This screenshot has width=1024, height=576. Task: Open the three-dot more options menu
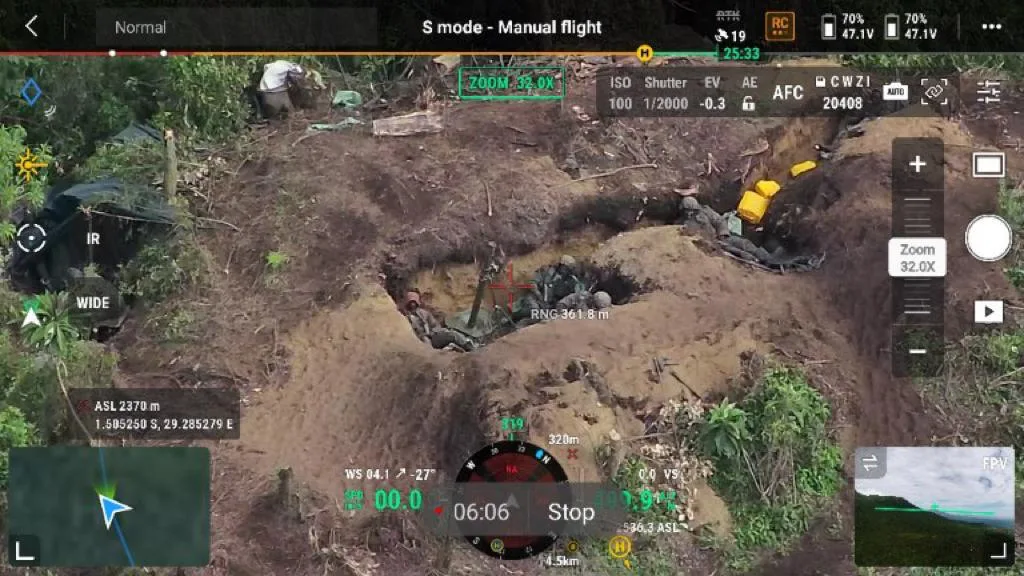pos(990,27)
